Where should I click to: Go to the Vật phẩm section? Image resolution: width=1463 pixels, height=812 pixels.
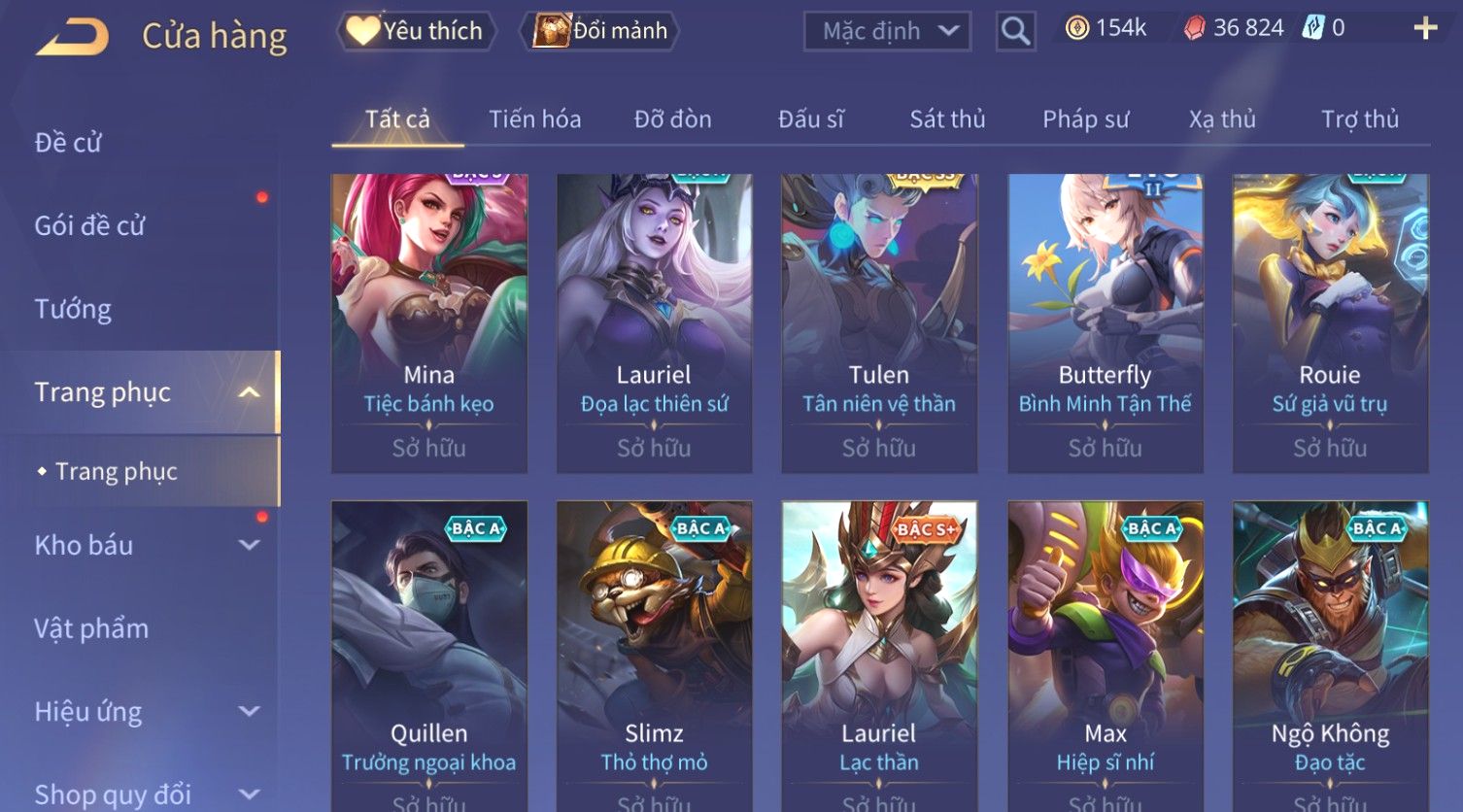coord(91,628)
